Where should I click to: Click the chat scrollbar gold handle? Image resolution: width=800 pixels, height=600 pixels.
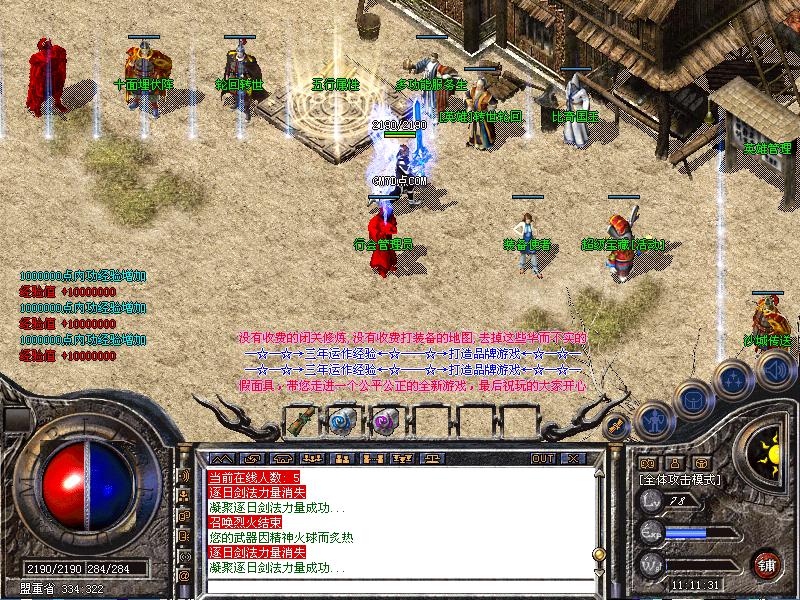tap(598, 553)
